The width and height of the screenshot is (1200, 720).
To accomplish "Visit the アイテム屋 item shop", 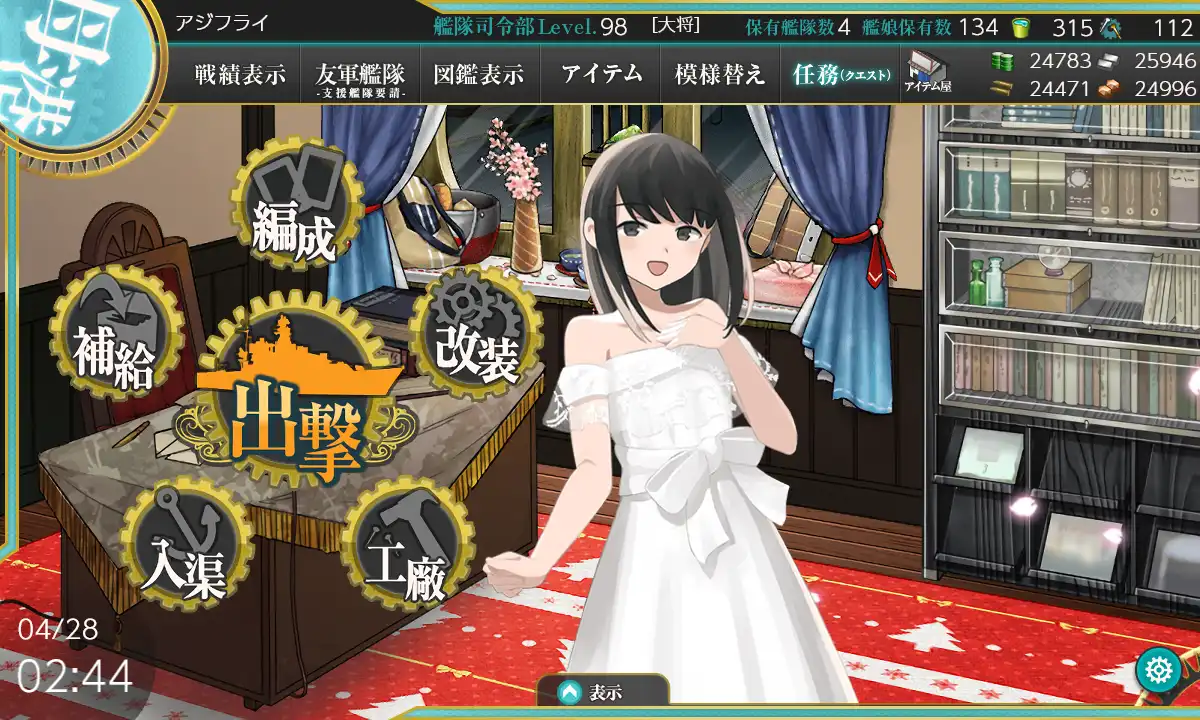I will tap(928, 73).
